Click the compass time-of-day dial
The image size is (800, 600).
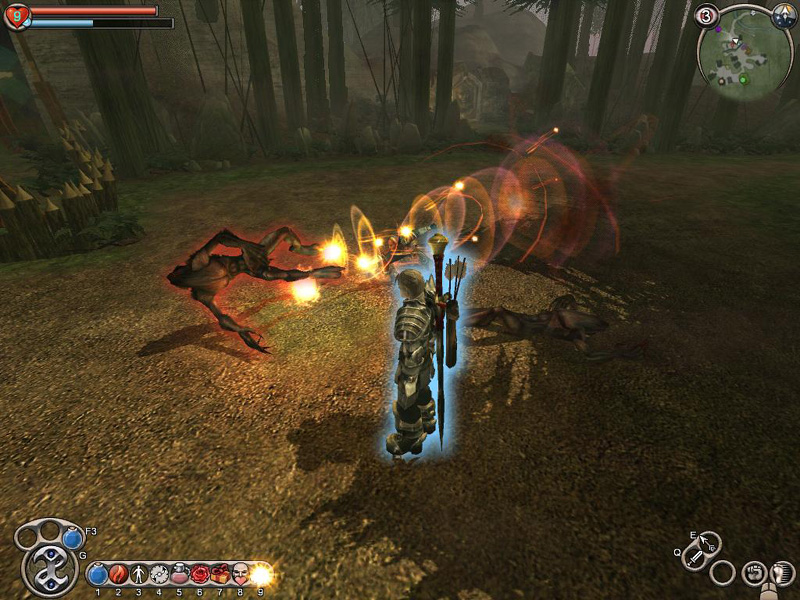pos(784,17)
